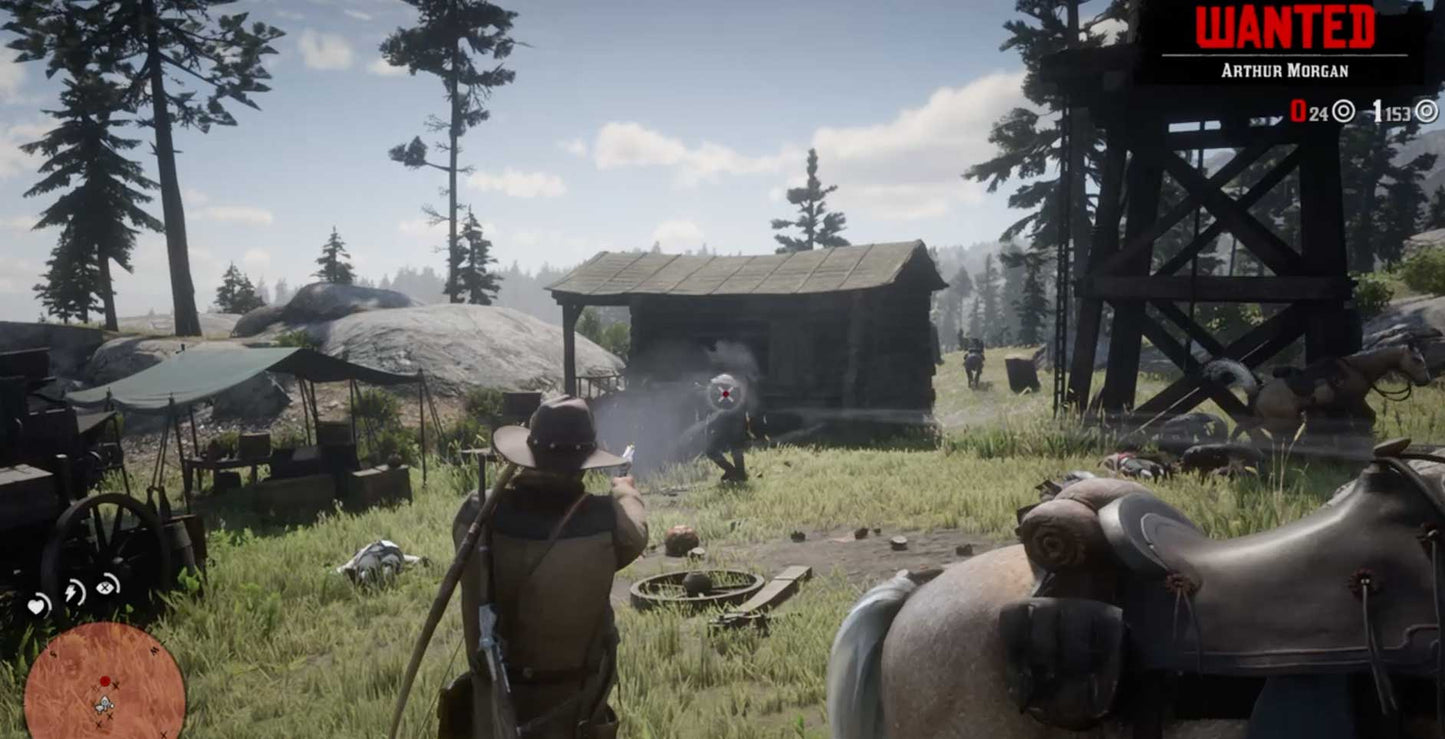Select the health heart icon on the HUD
Image resolution: width=1445 pixels, height=739 pixels.
(x=37, y=605)
